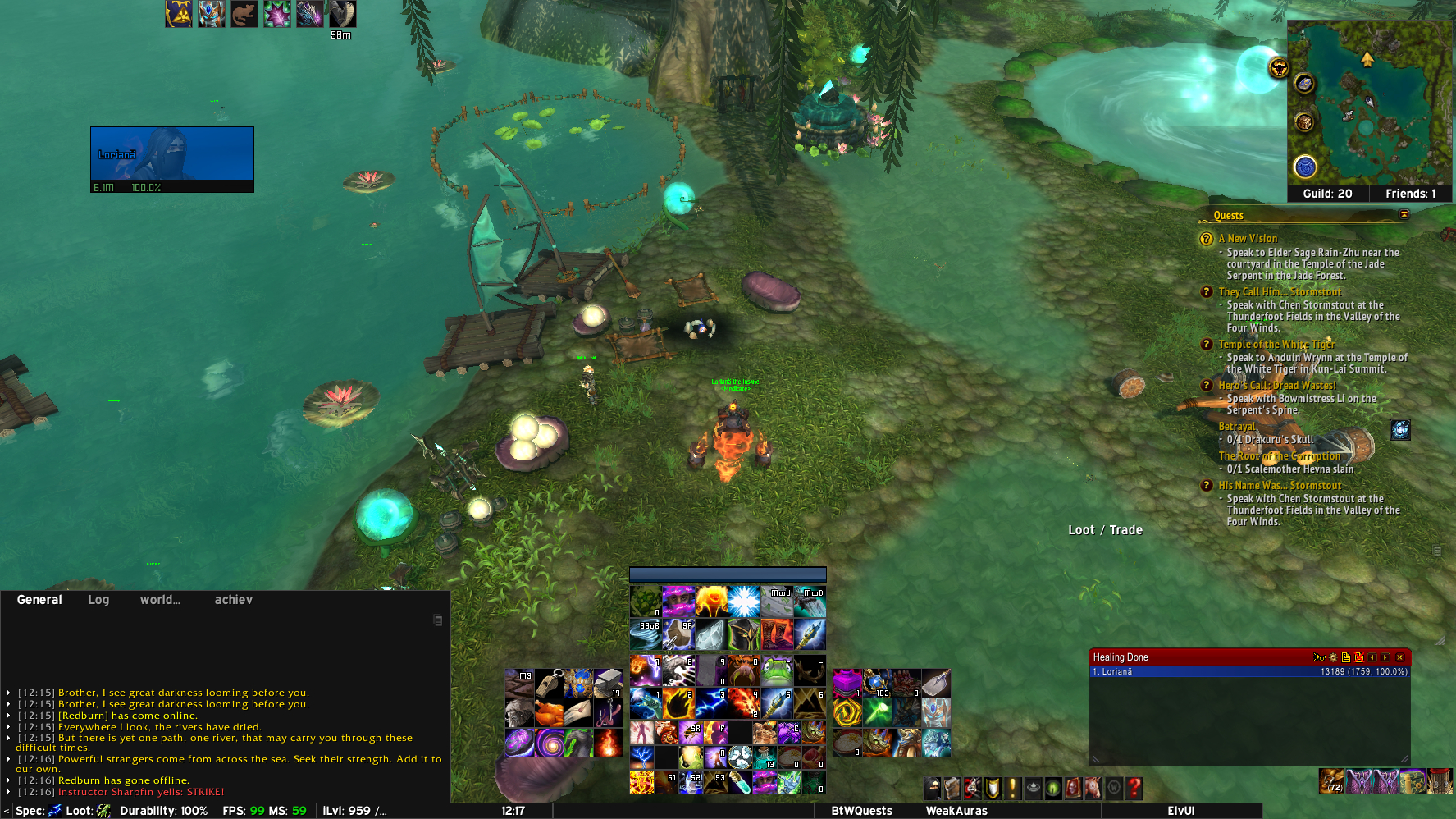
Task: Show the Friends: 1 list
Action: [1410, 194]
